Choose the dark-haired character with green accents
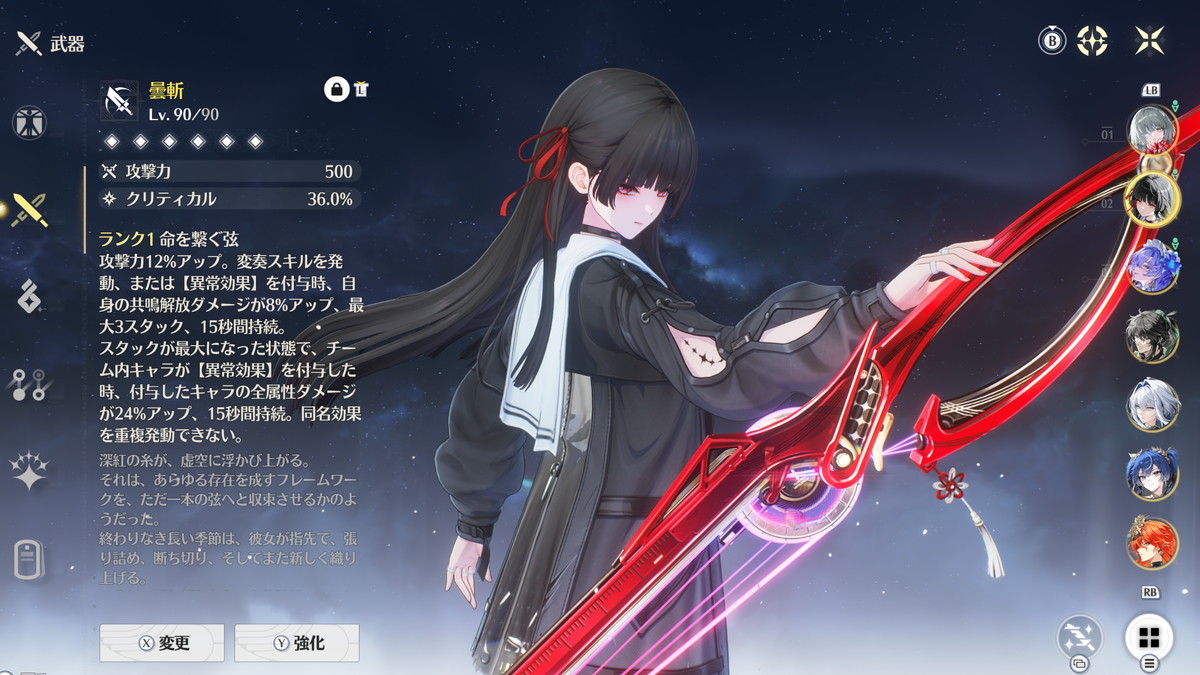 click(x=1152, y=336)
